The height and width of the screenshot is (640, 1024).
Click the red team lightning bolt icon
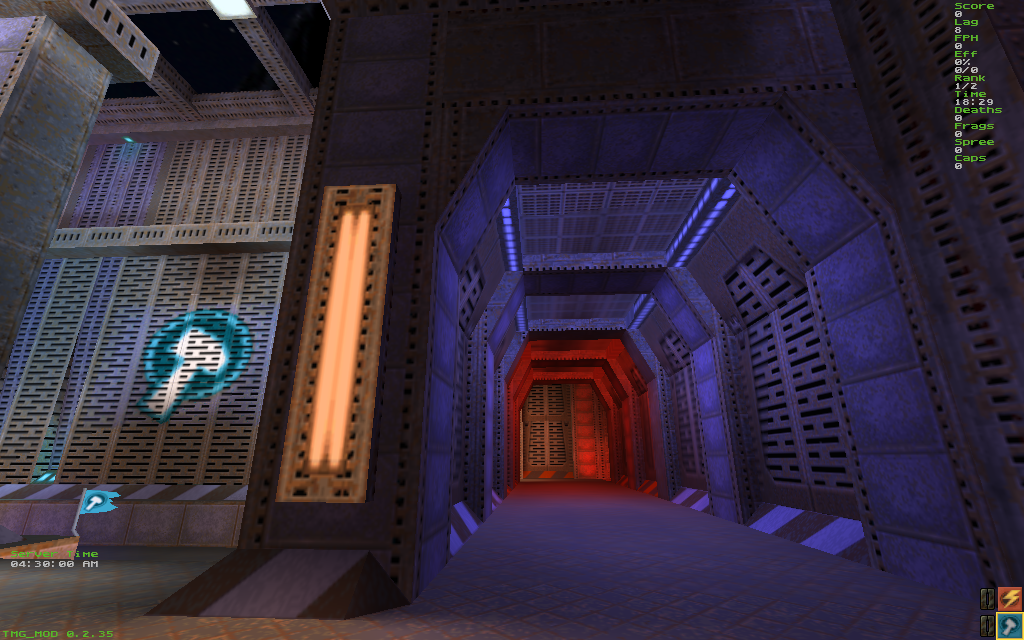[1009, 599]
